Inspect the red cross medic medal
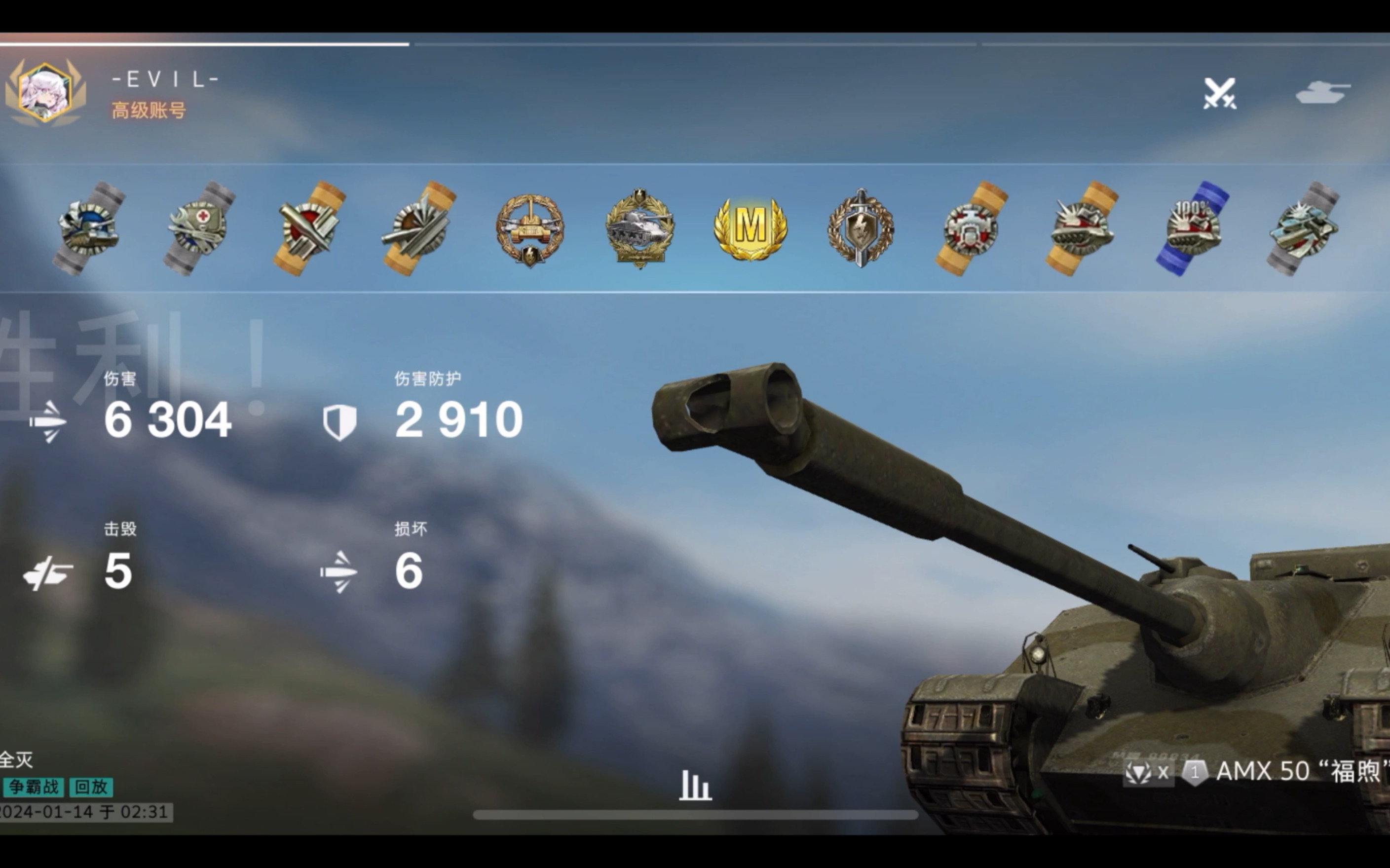The height and width of the screenshot is (868, 1390). pos(198,228)
